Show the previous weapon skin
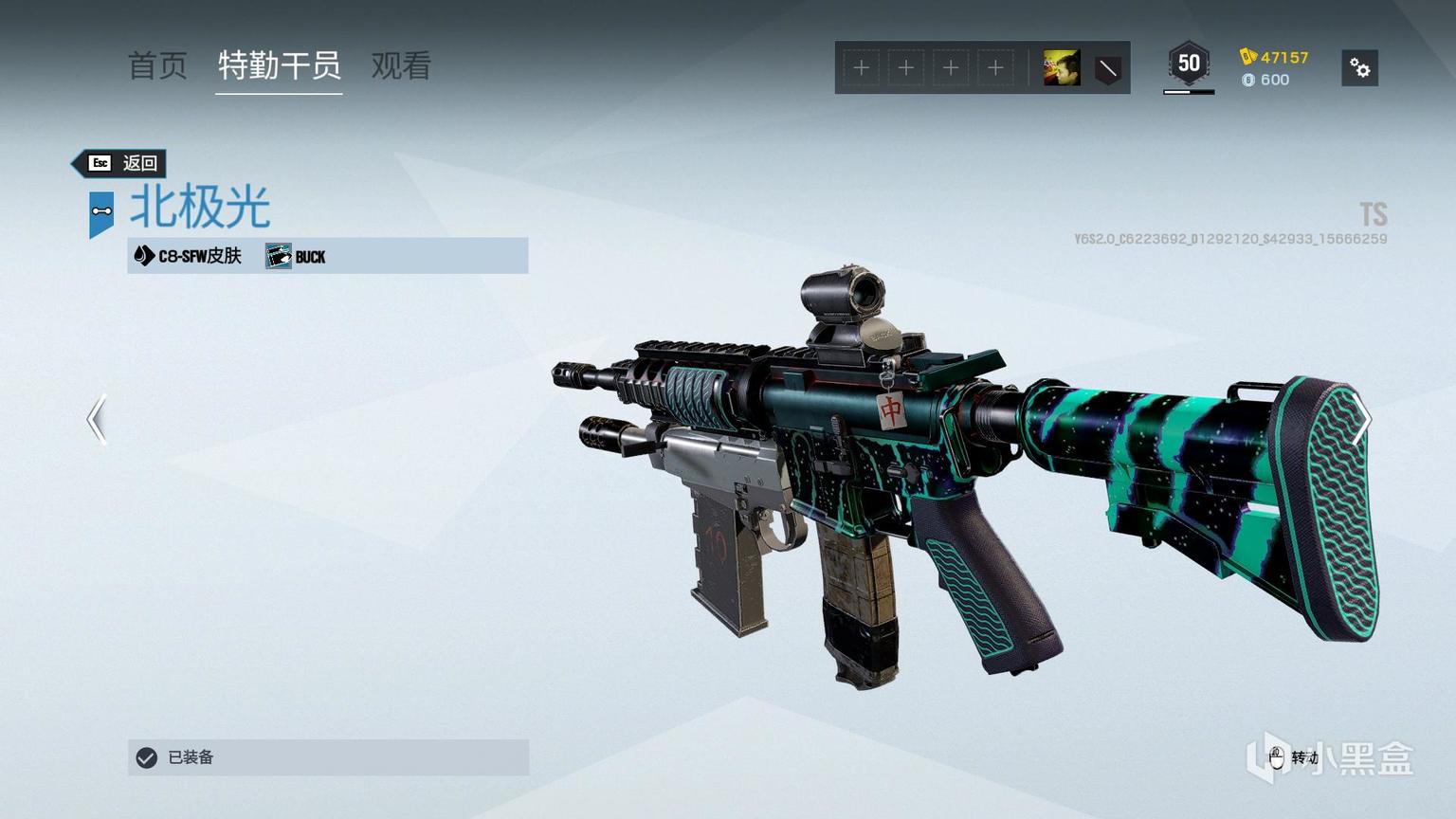This screenshot has width=1456, height=819. coord(97,419)
